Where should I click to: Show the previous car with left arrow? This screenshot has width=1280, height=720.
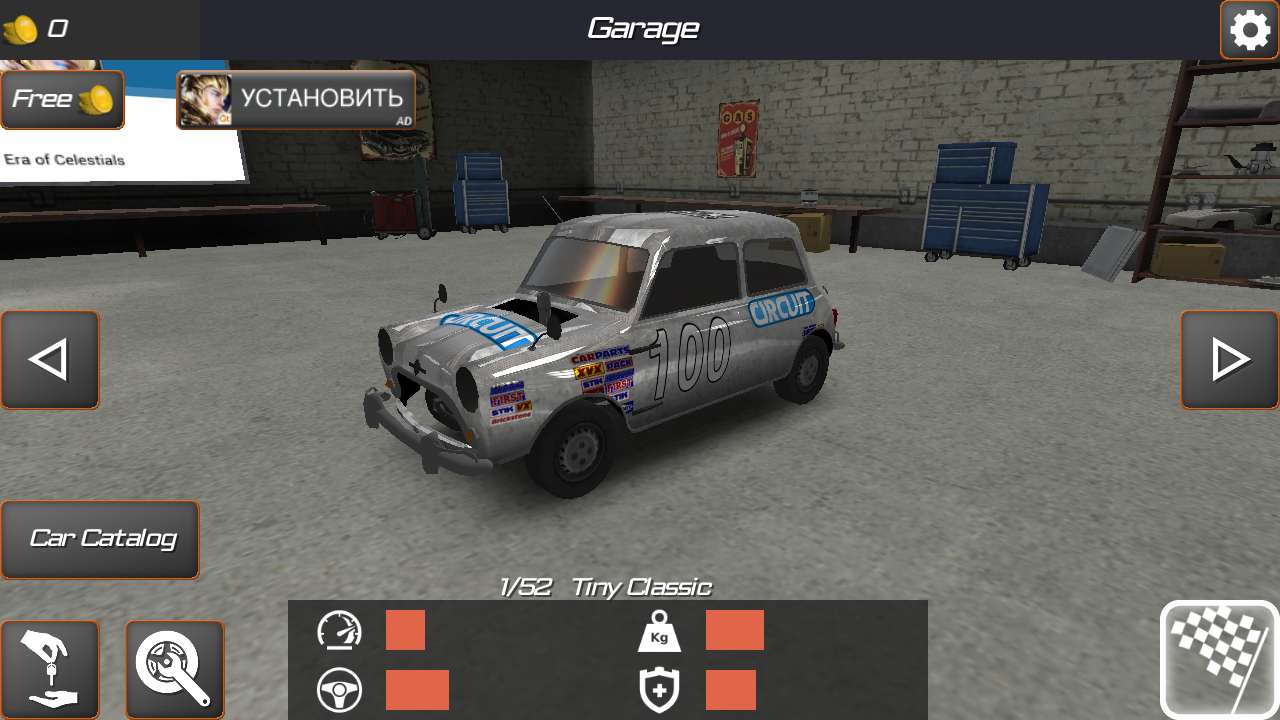(x=50, y=360)
